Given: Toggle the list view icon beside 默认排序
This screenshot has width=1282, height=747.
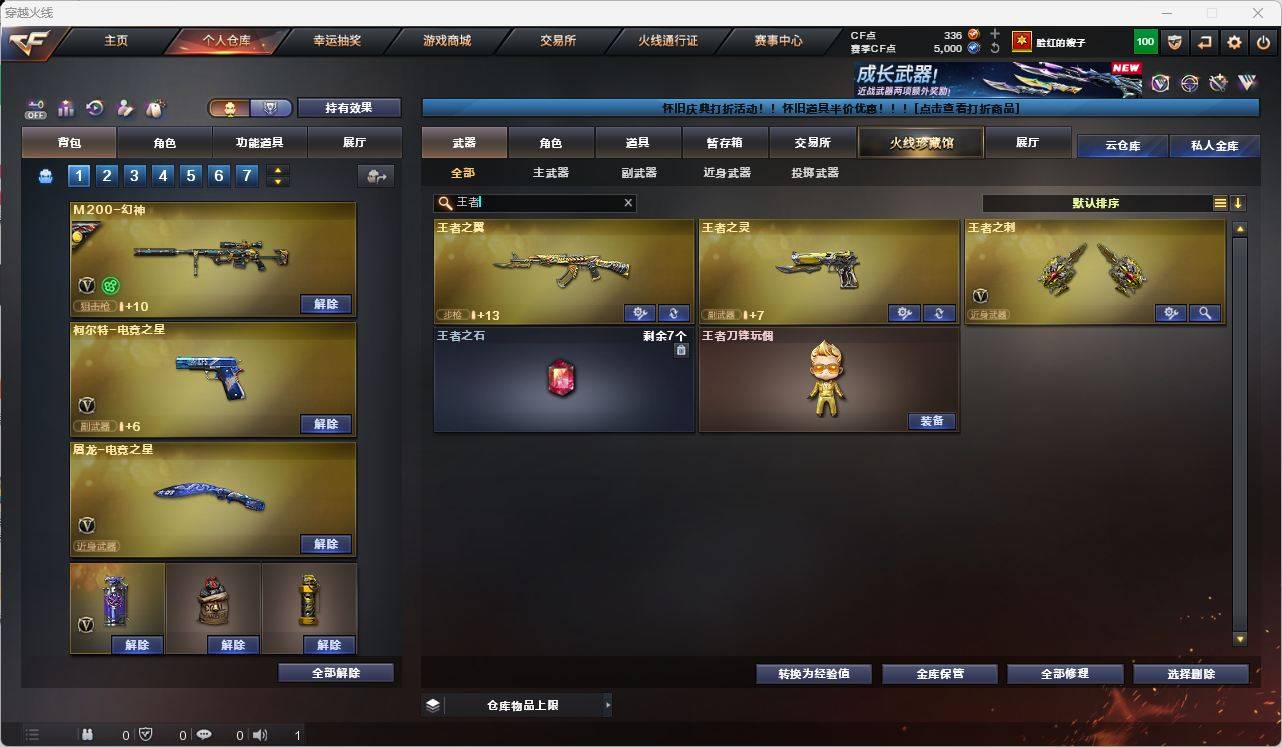Looking at the screenshot, I should pyautogui.click(x=1219, y=203).
